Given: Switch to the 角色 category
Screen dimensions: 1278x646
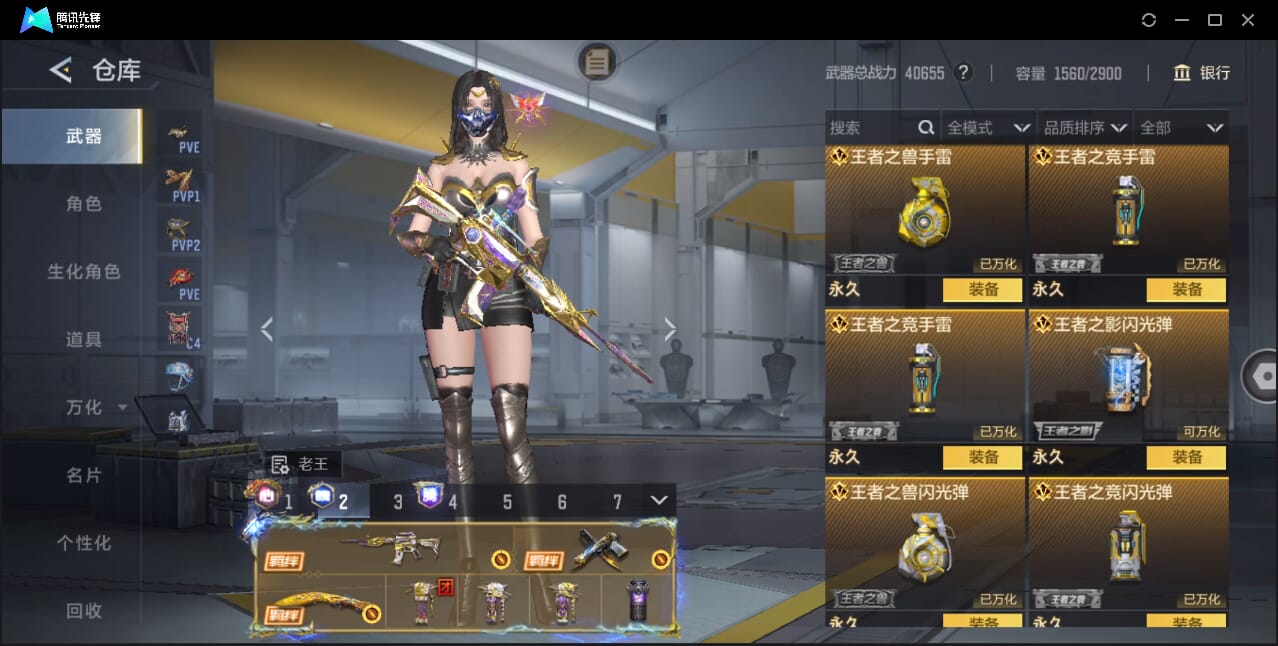Looking at the screenshot, I should coord(84,204).
